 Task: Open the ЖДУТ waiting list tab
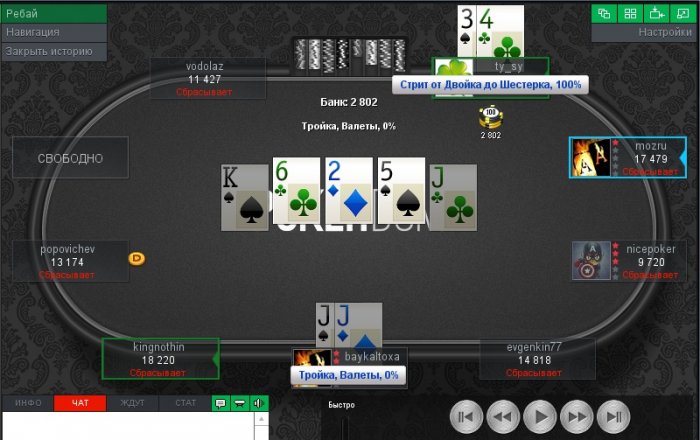tap(132, 403)
